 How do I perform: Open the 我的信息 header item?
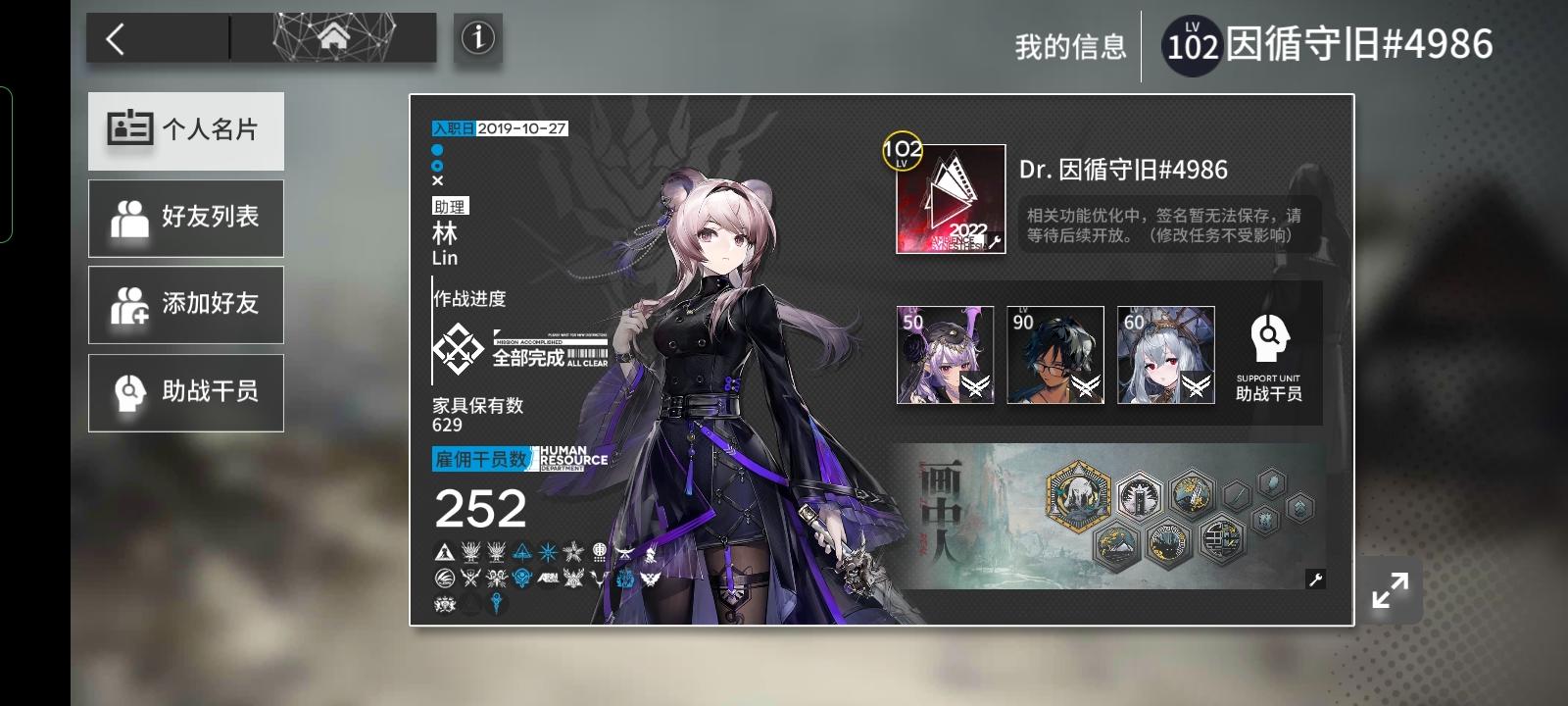(x=1072, y=43)
